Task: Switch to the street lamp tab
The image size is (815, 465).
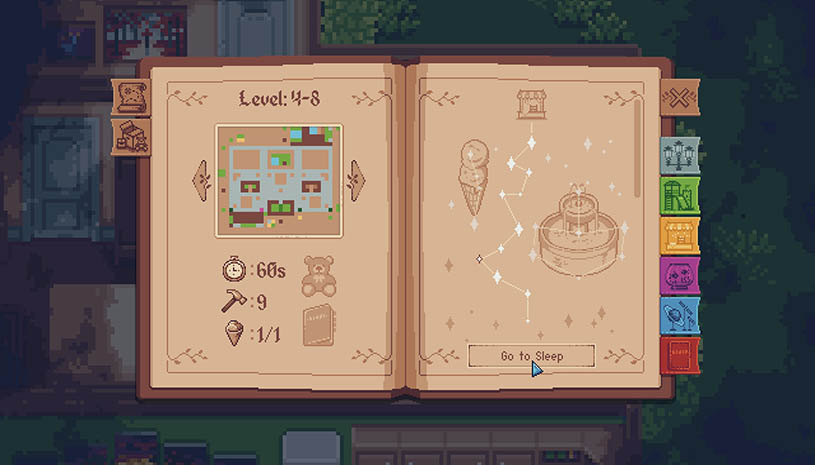Action: pos(679,155)
